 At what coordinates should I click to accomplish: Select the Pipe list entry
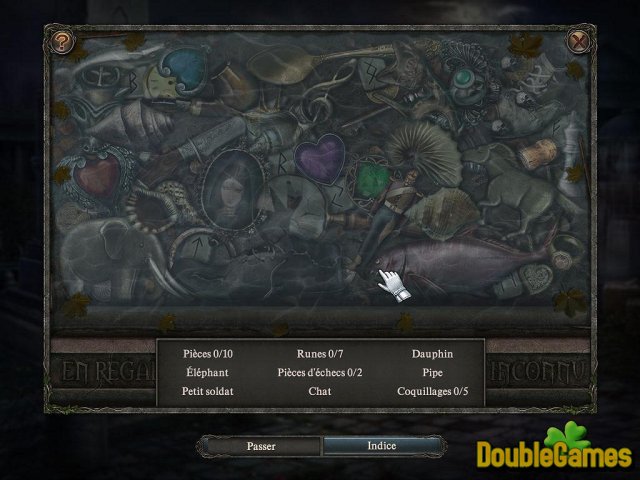click(x=432, y=372)
